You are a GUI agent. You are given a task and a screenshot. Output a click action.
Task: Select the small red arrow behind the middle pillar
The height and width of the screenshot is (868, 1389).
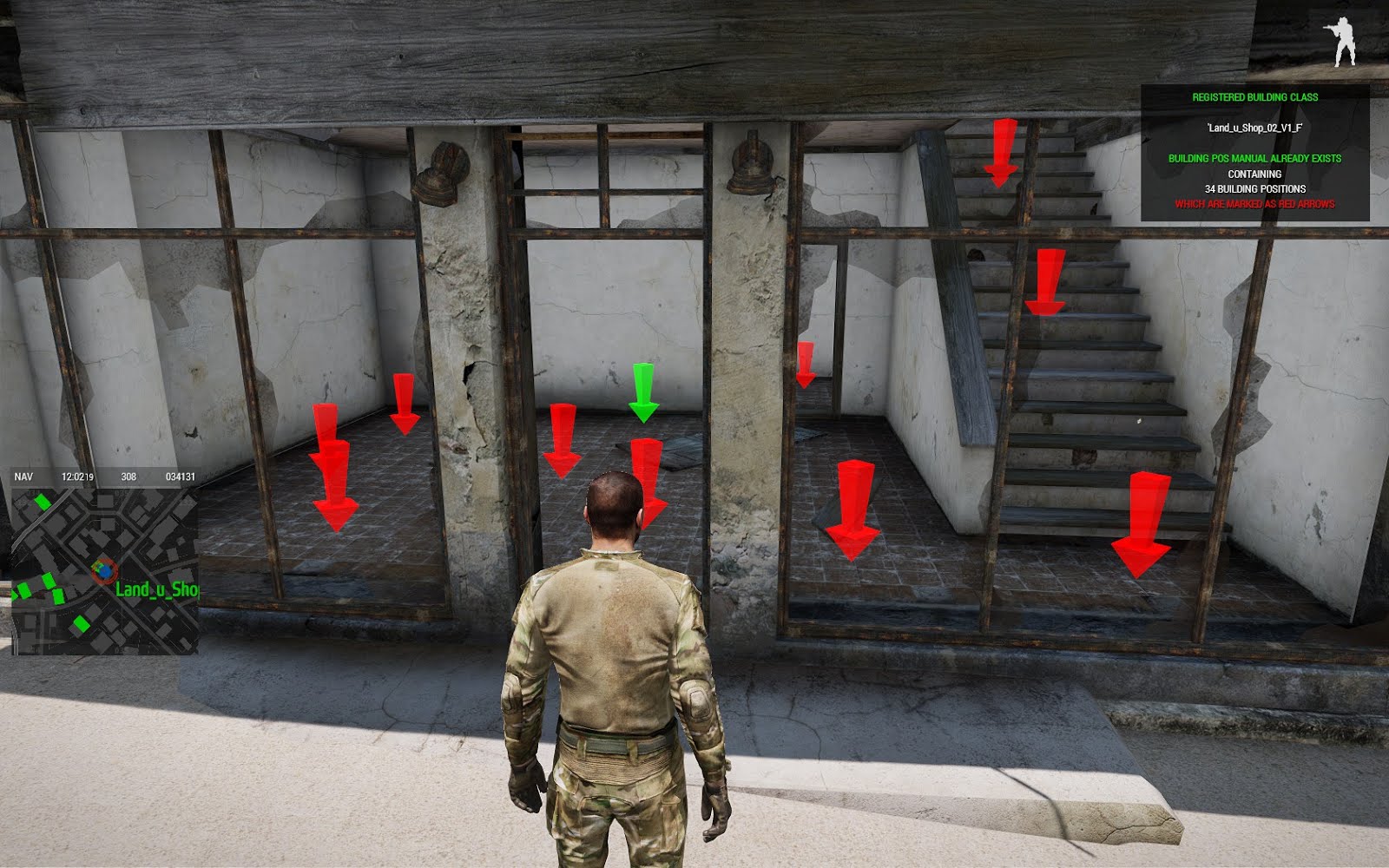807,365
